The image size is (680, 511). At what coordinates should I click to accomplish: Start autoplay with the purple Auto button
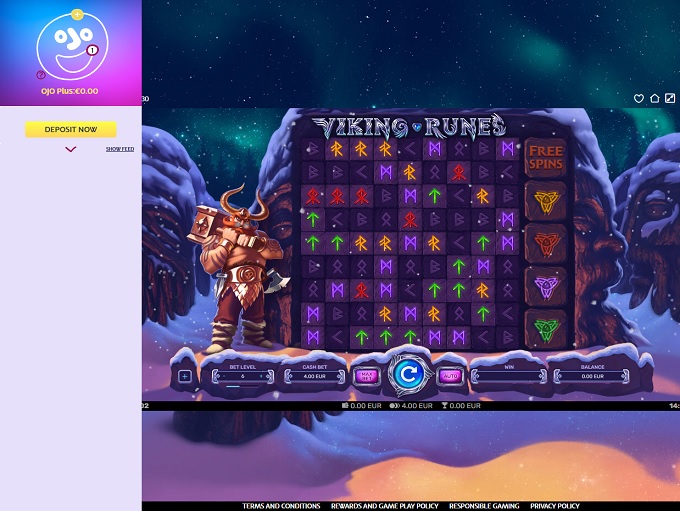tap(449, 376)
